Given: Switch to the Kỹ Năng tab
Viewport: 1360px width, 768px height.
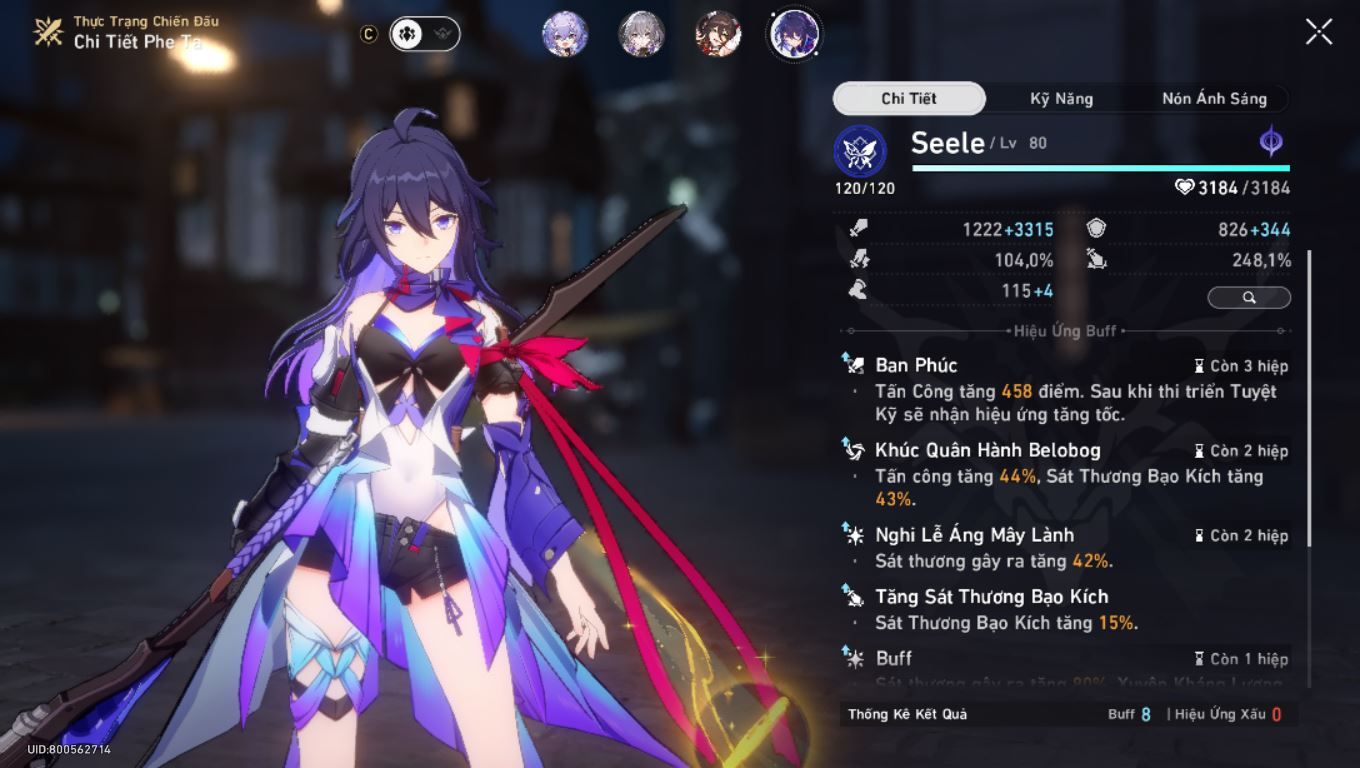Looking at the screenshot, I should tap(1063, 98).
